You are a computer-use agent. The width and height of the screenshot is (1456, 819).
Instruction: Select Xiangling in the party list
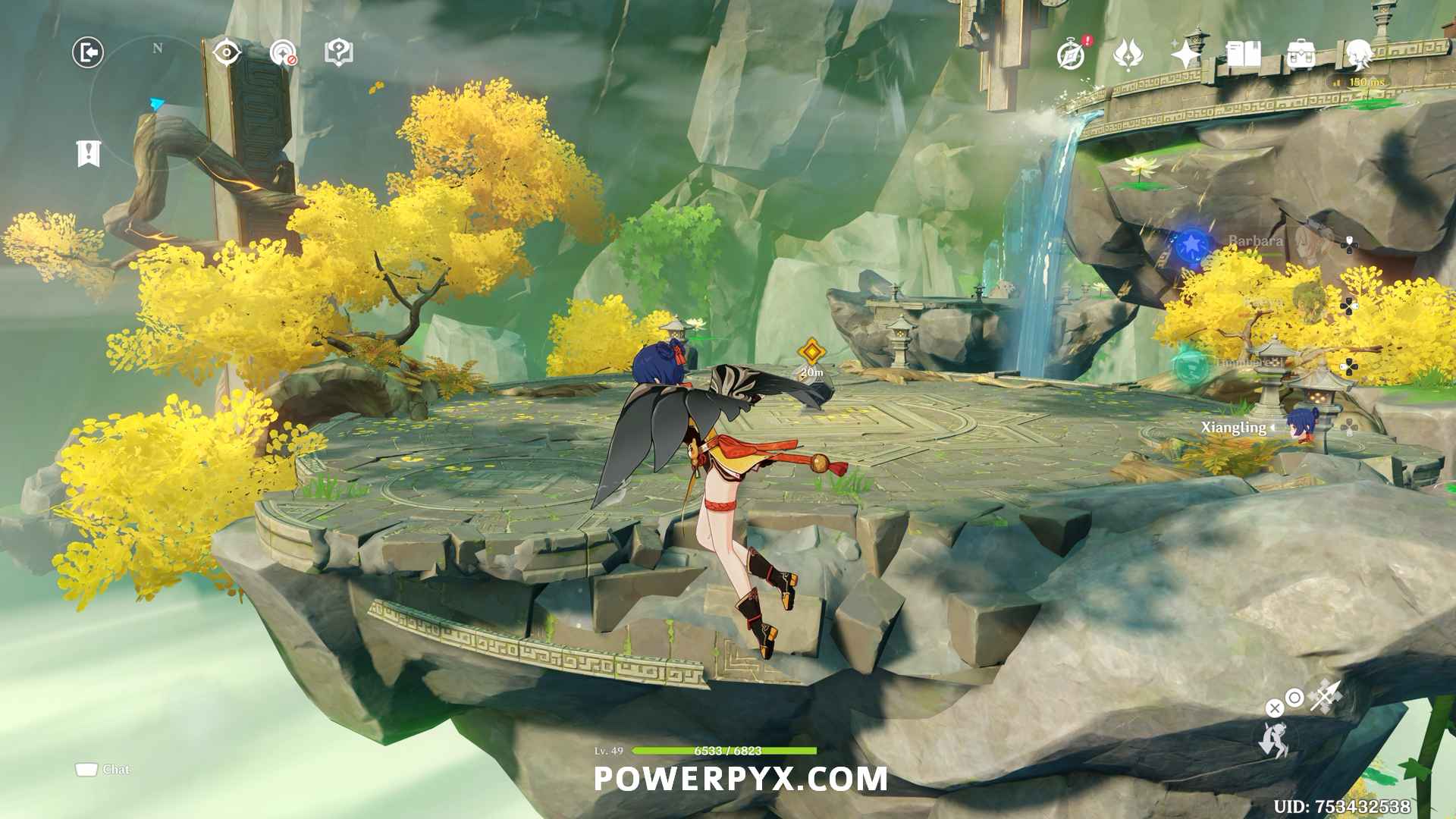1233,428
